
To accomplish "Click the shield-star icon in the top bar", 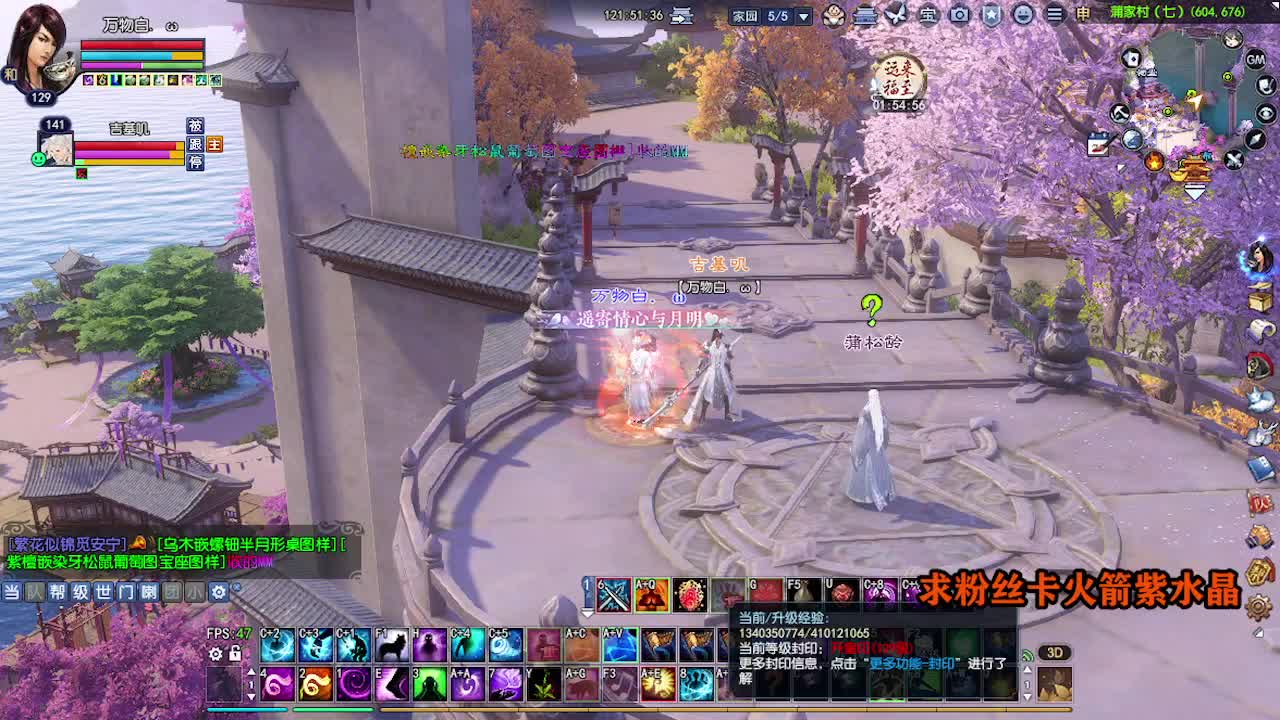I will (993, 15).
